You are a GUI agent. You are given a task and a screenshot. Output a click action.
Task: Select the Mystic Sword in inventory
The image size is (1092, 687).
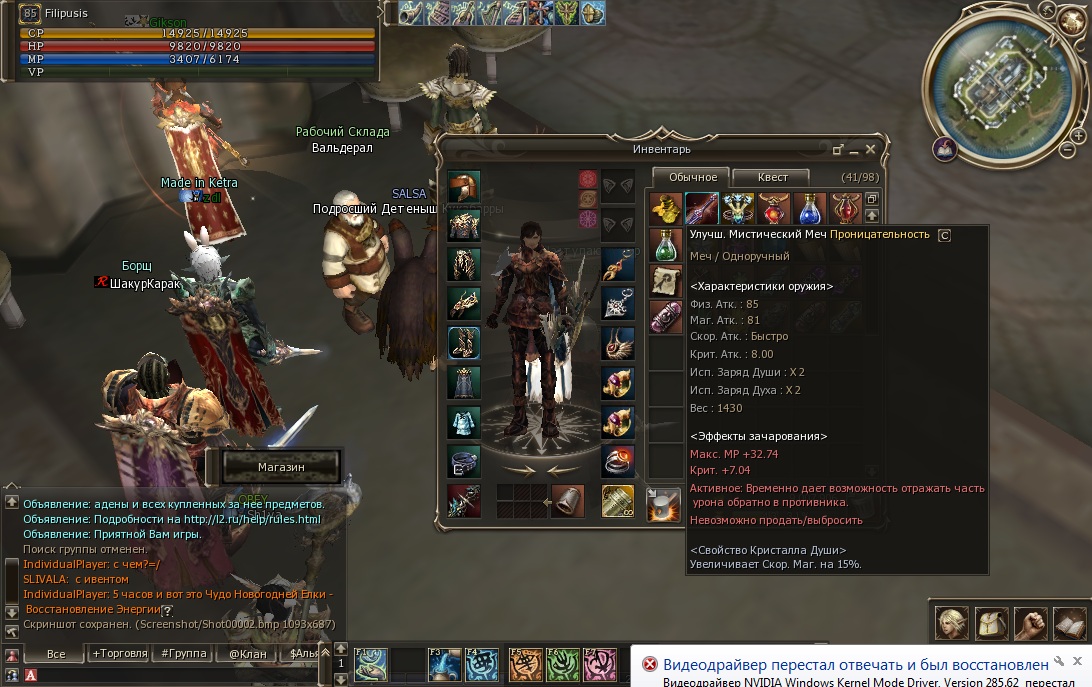701,209
